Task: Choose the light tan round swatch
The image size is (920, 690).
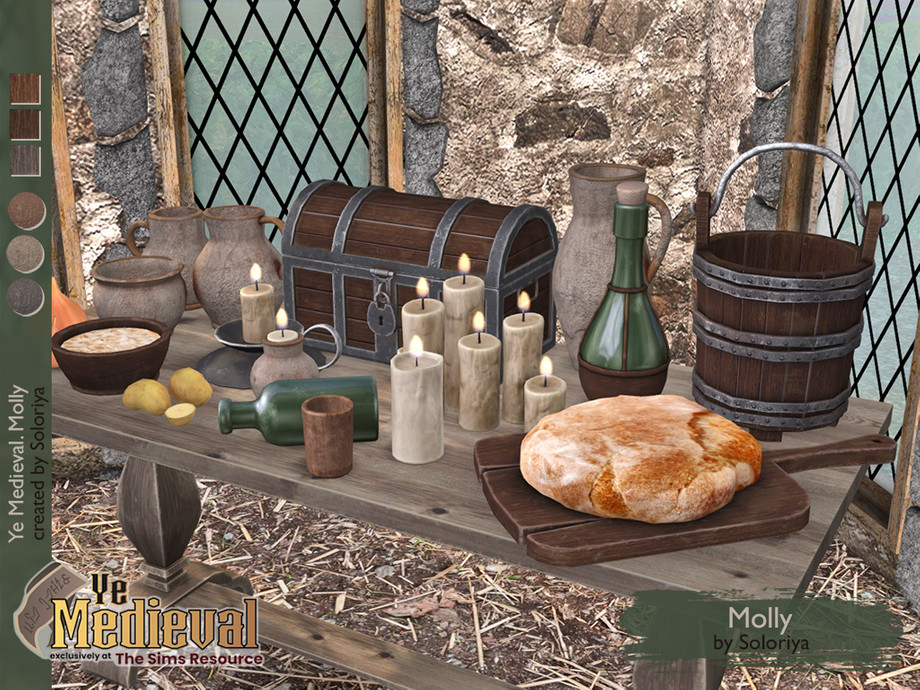Action: [x=26, y=254]
